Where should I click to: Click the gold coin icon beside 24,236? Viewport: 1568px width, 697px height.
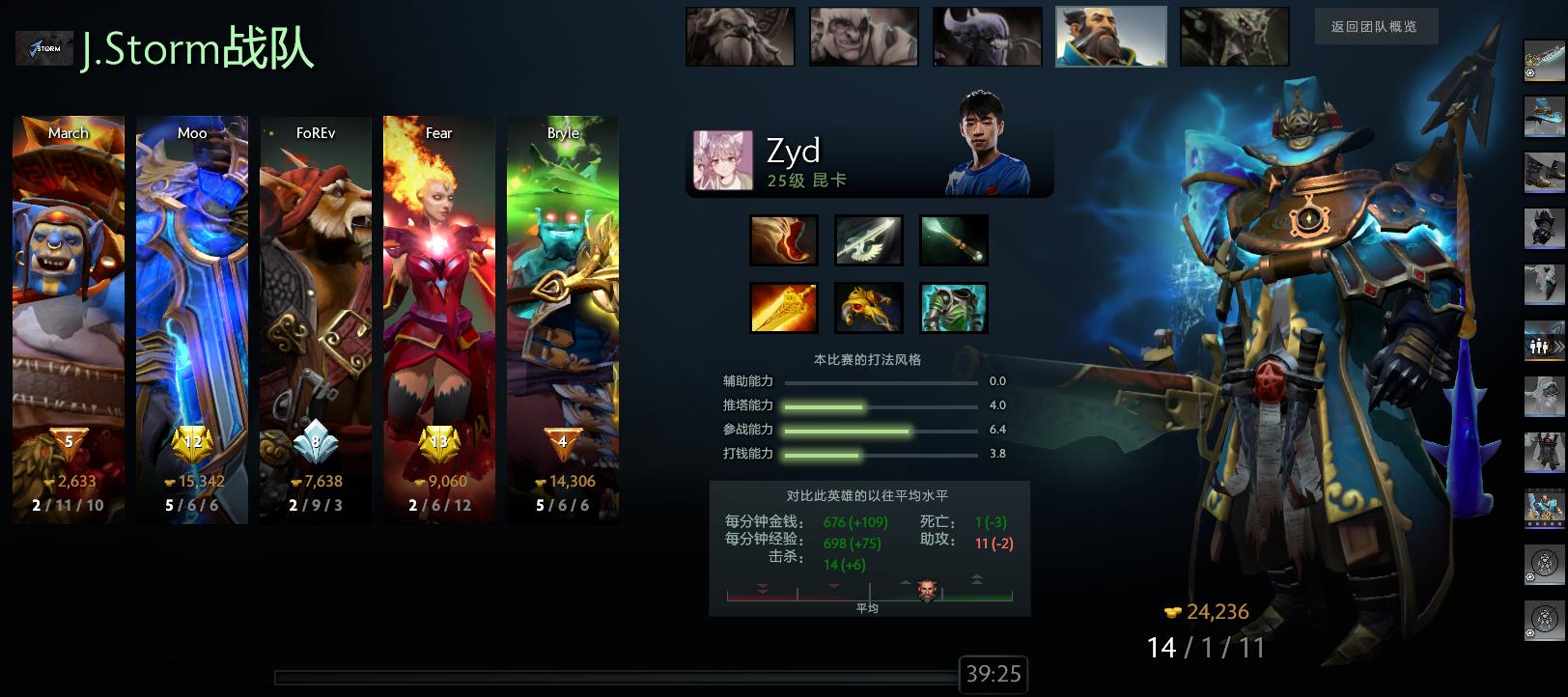tap(1171, 610)
